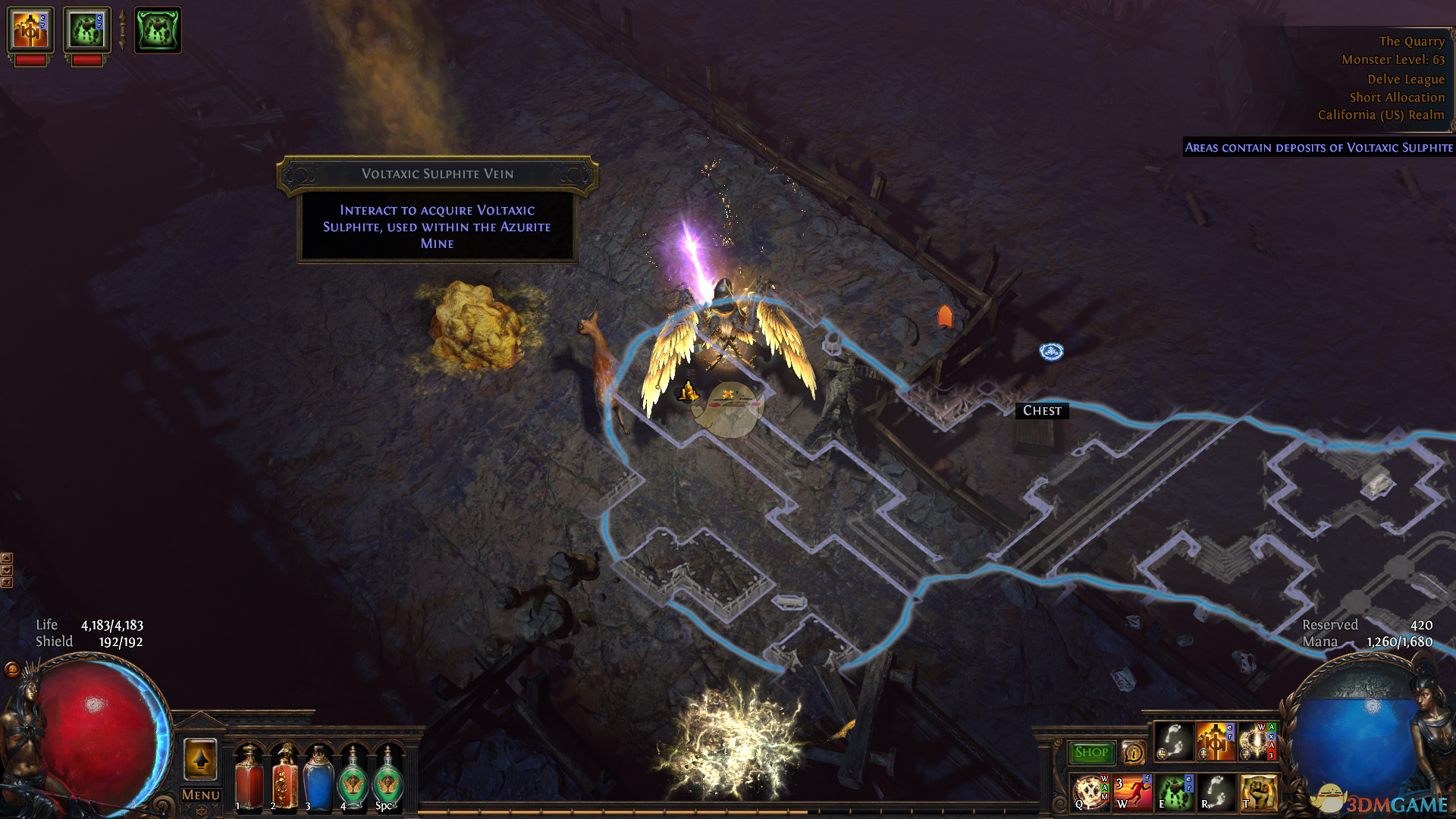Click the orange totem minion frame at top-left

30,30
